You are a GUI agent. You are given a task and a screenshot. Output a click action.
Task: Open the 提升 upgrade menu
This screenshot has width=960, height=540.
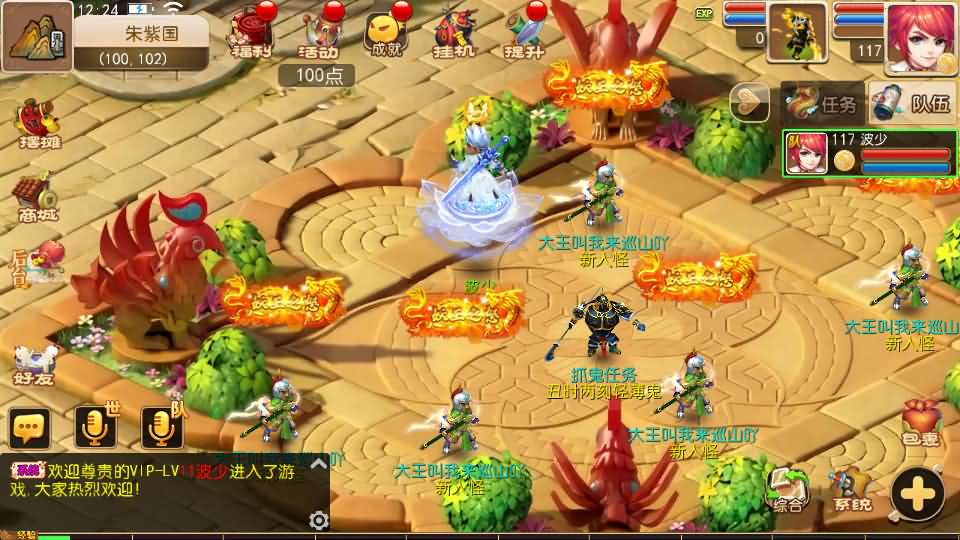[523, 34]
